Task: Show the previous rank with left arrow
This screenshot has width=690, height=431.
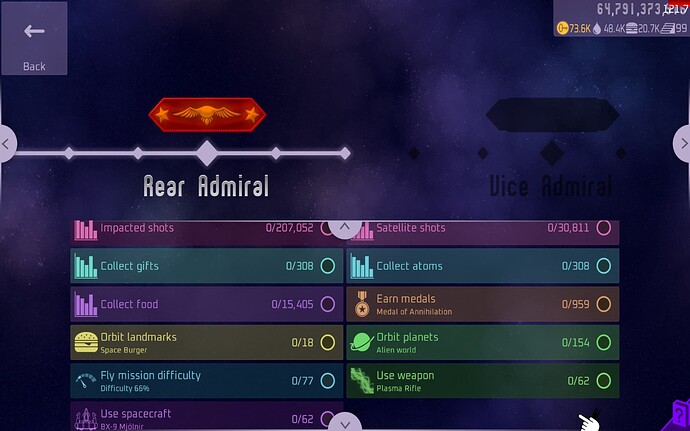Action: click(7, 144)
